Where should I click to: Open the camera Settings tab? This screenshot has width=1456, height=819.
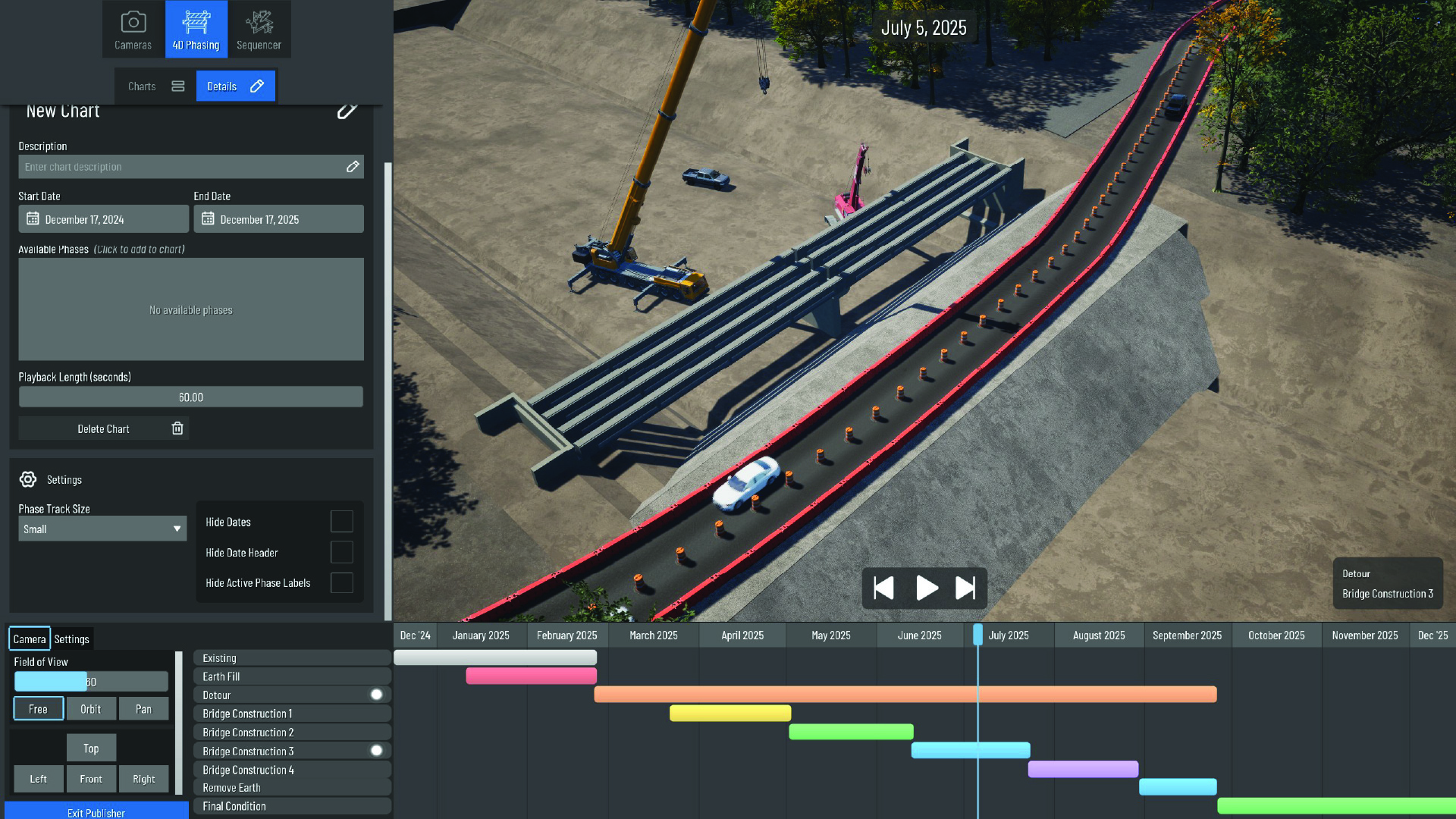click(72, 639)
